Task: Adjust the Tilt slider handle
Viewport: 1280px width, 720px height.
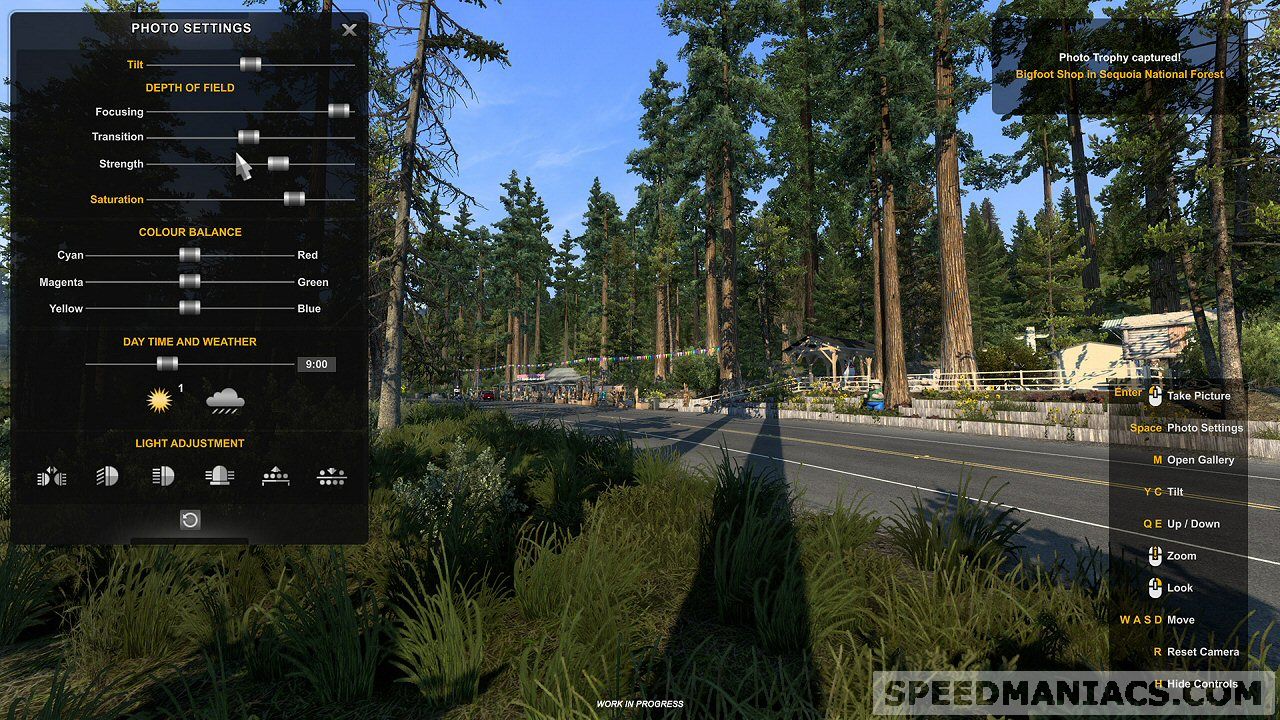Action: (x=250, y=64)
